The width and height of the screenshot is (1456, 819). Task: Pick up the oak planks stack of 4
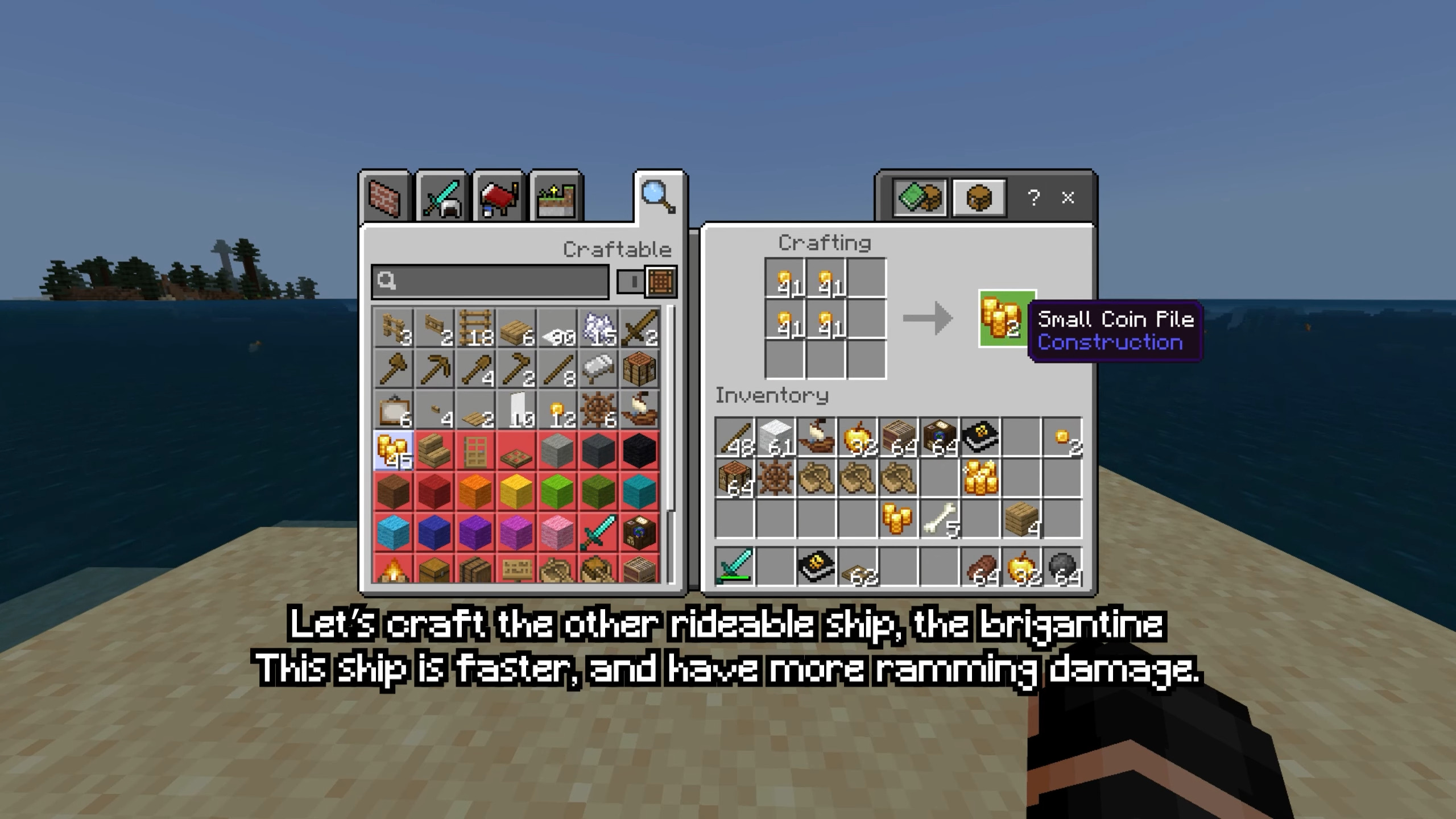[1021, 520]
